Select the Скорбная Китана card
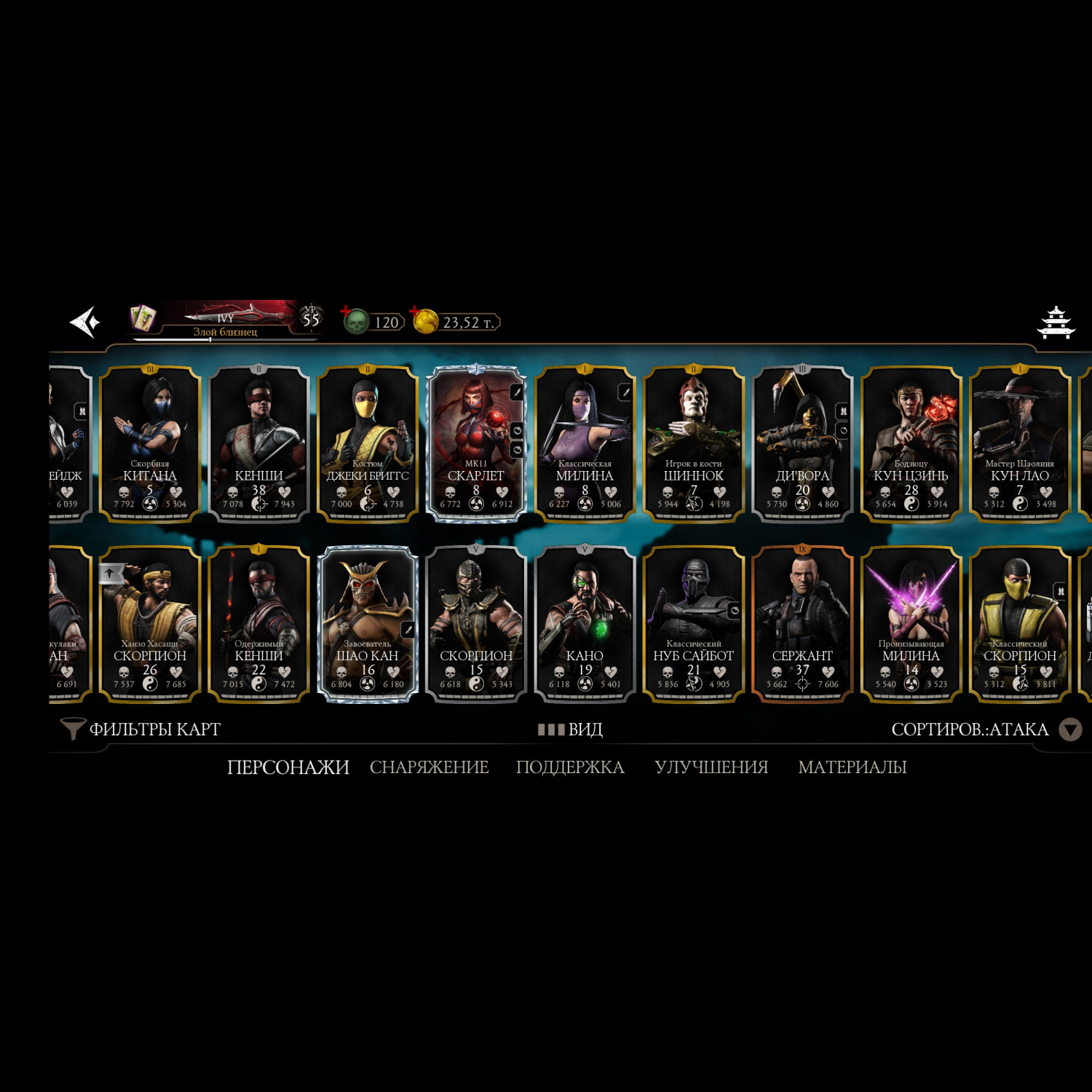 coord(150,444)
